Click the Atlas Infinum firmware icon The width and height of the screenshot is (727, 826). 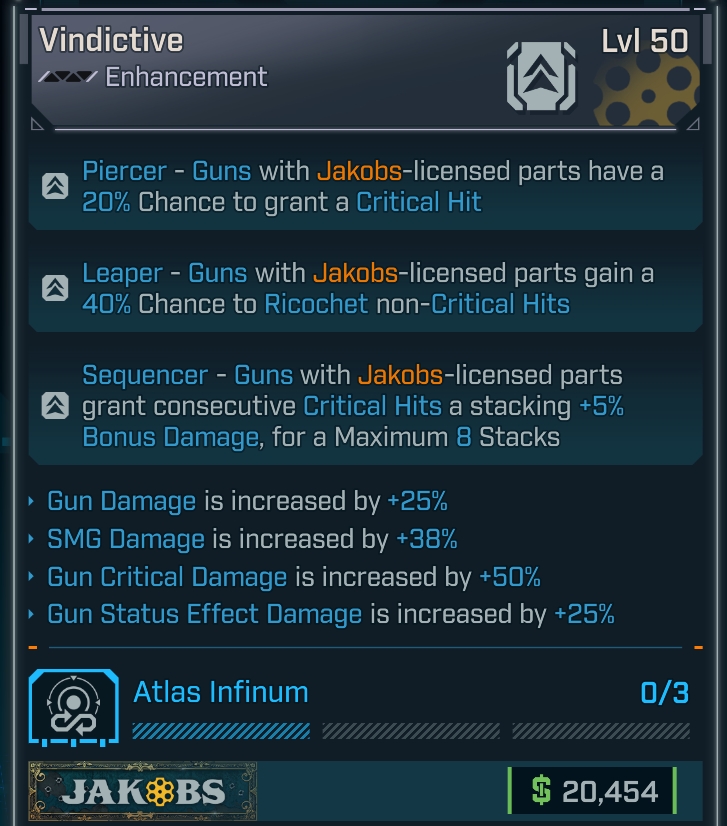pyautogui.click(x=67, y=708)
